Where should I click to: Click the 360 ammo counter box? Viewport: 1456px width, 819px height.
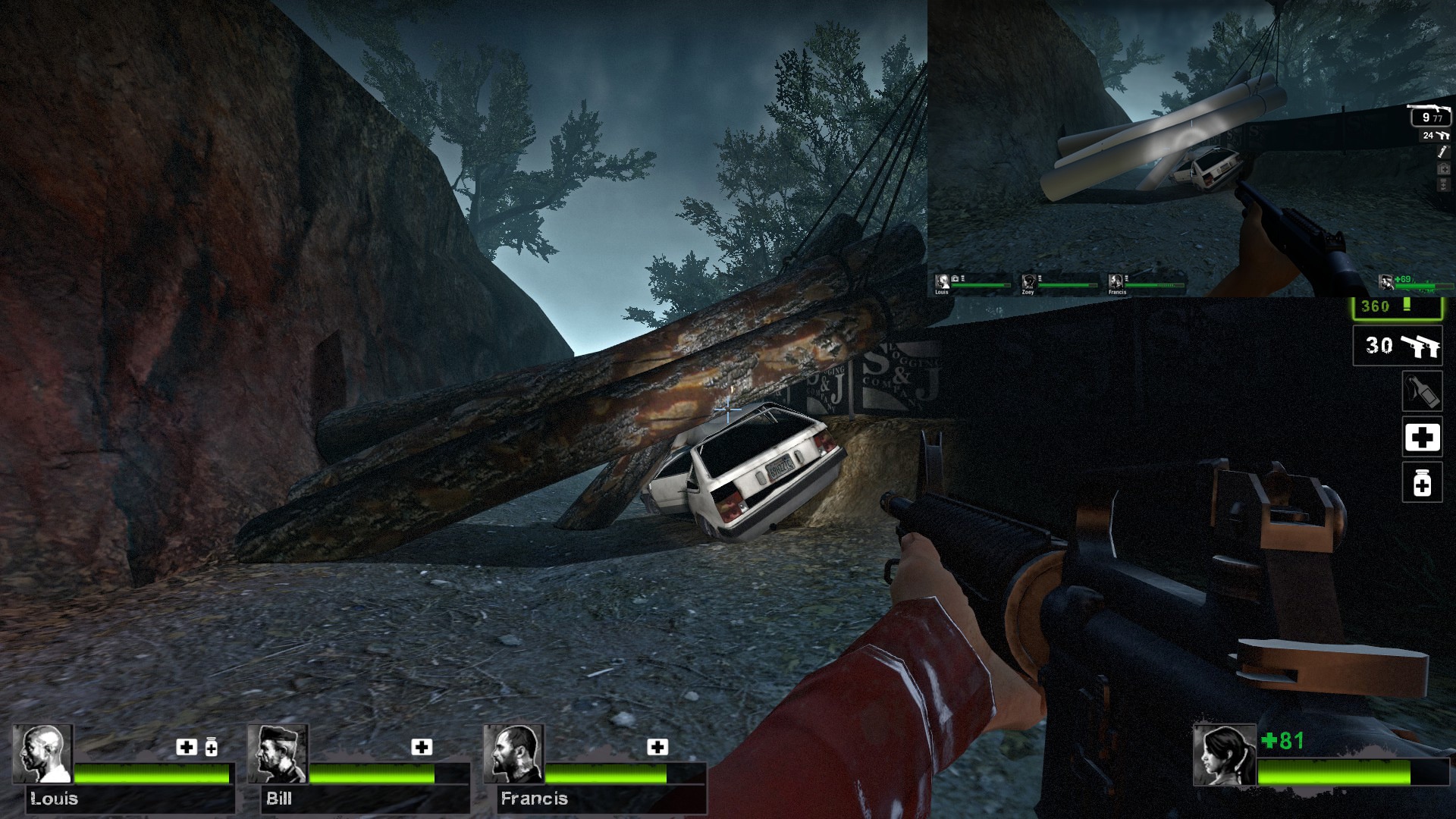tap(1398, 306)
